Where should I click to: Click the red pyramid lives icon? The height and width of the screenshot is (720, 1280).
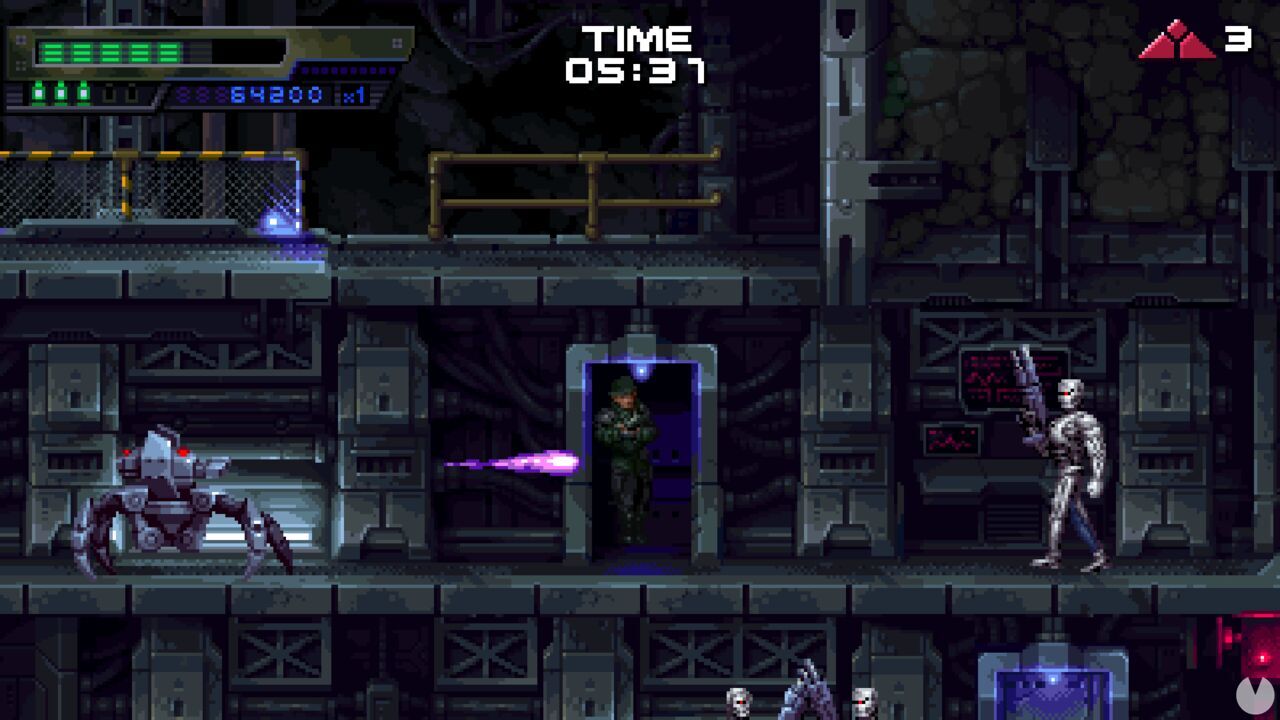coord(1178,42)
